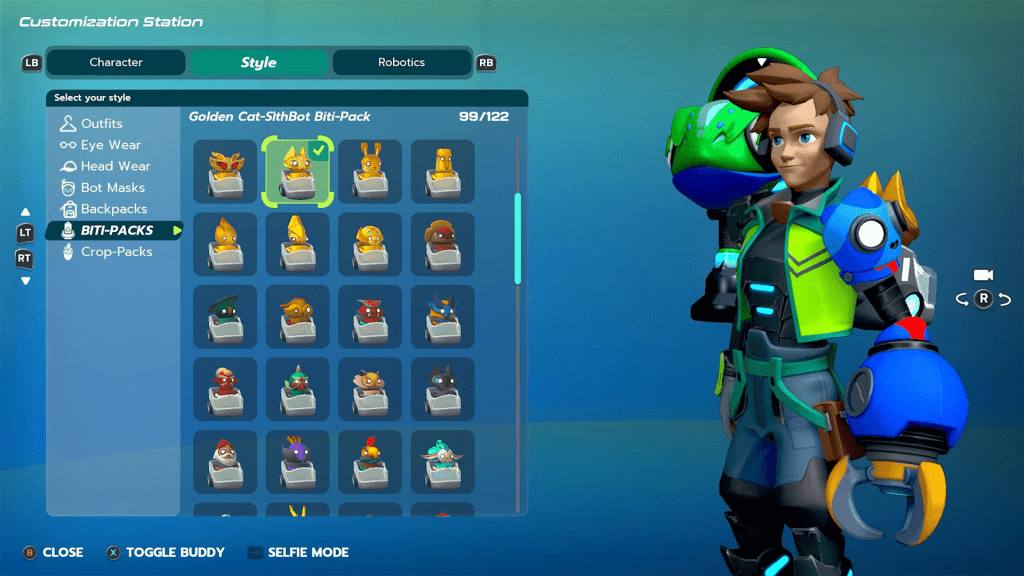Choose the golden rabbit-eared Biti-Pack

point(370,172)
